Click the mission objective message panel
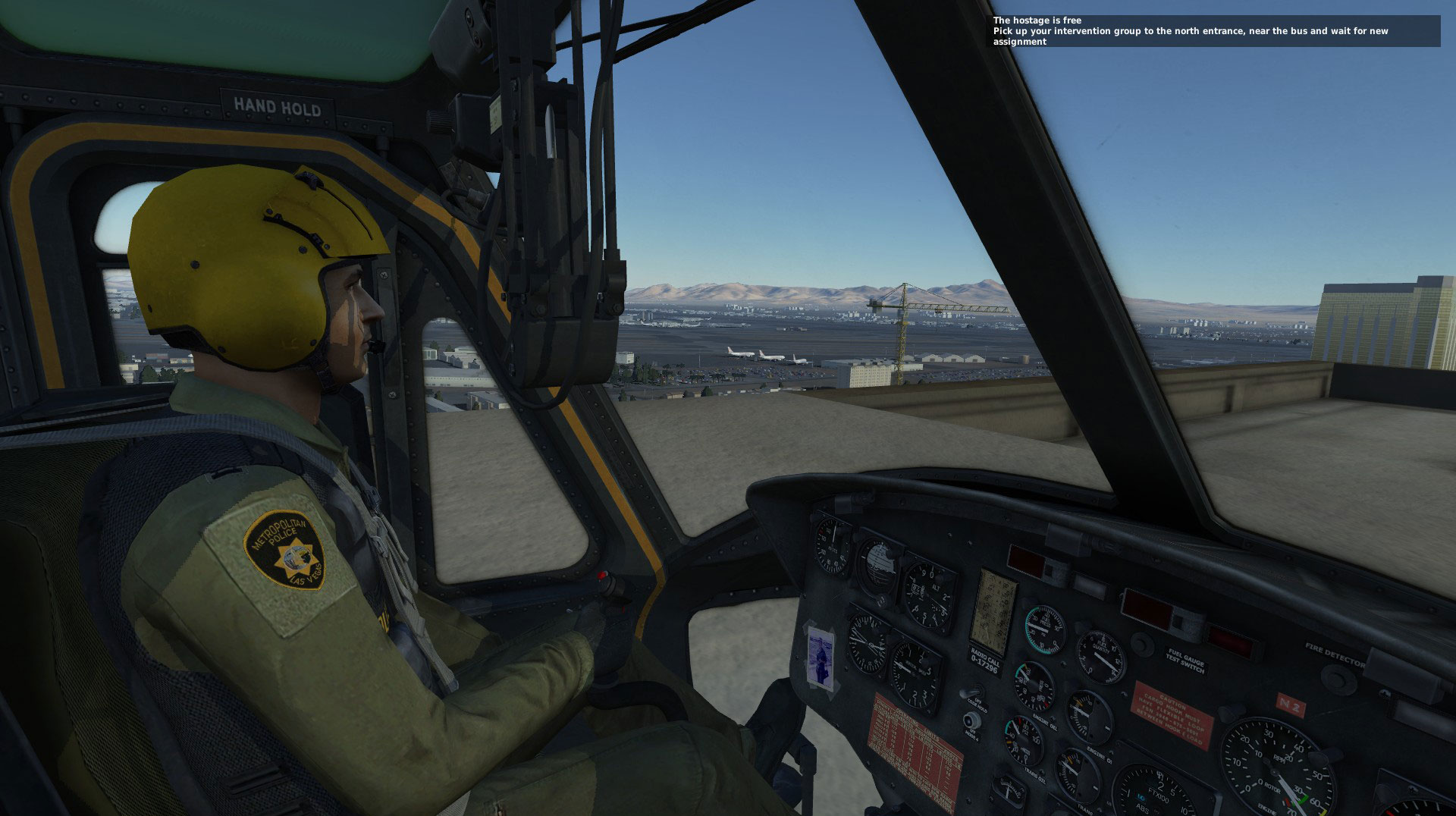1456x816 pixels. point(1213,31)
